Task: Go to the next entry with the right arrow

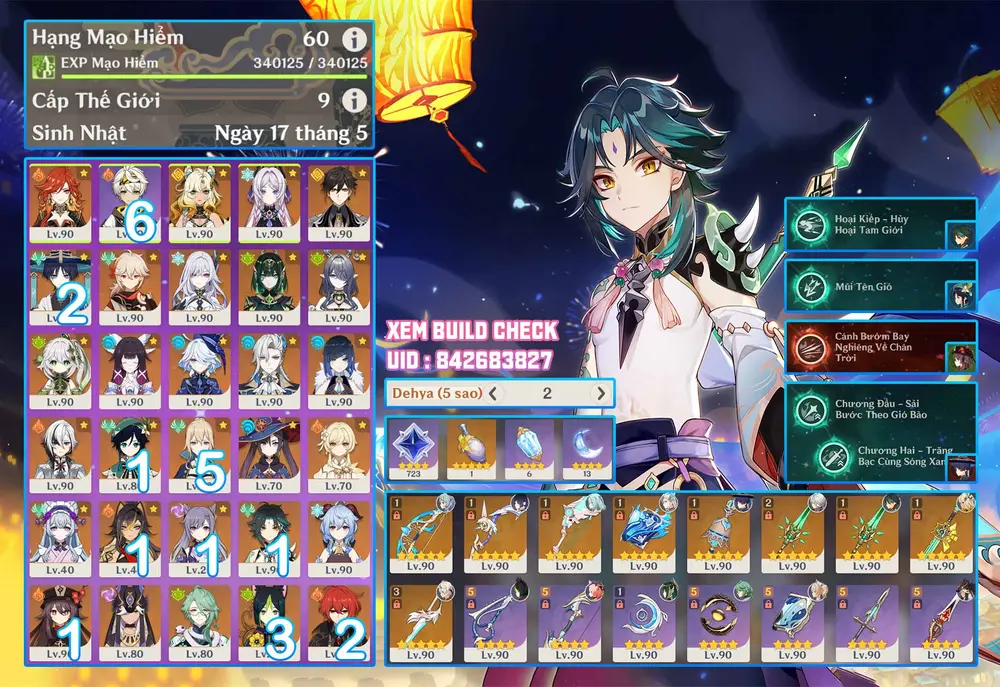Action: (x=600, y=393)
